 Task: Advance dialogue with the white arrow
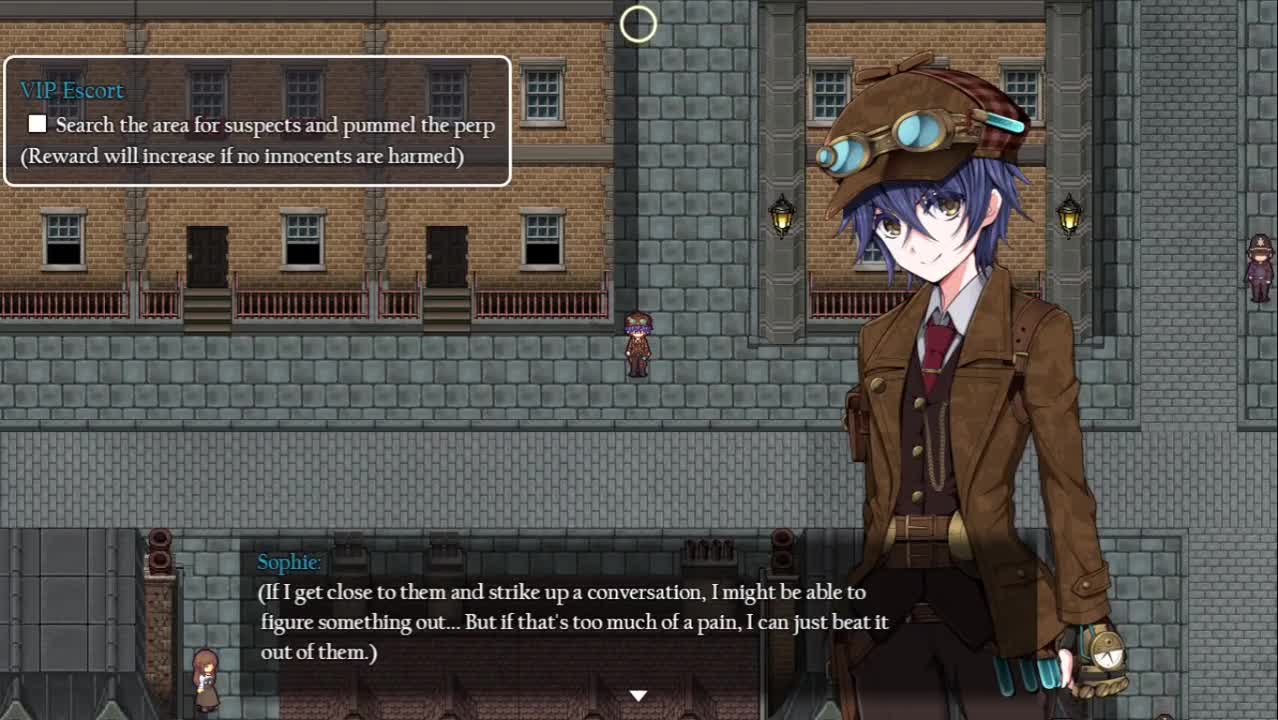[x=638, y=695]
